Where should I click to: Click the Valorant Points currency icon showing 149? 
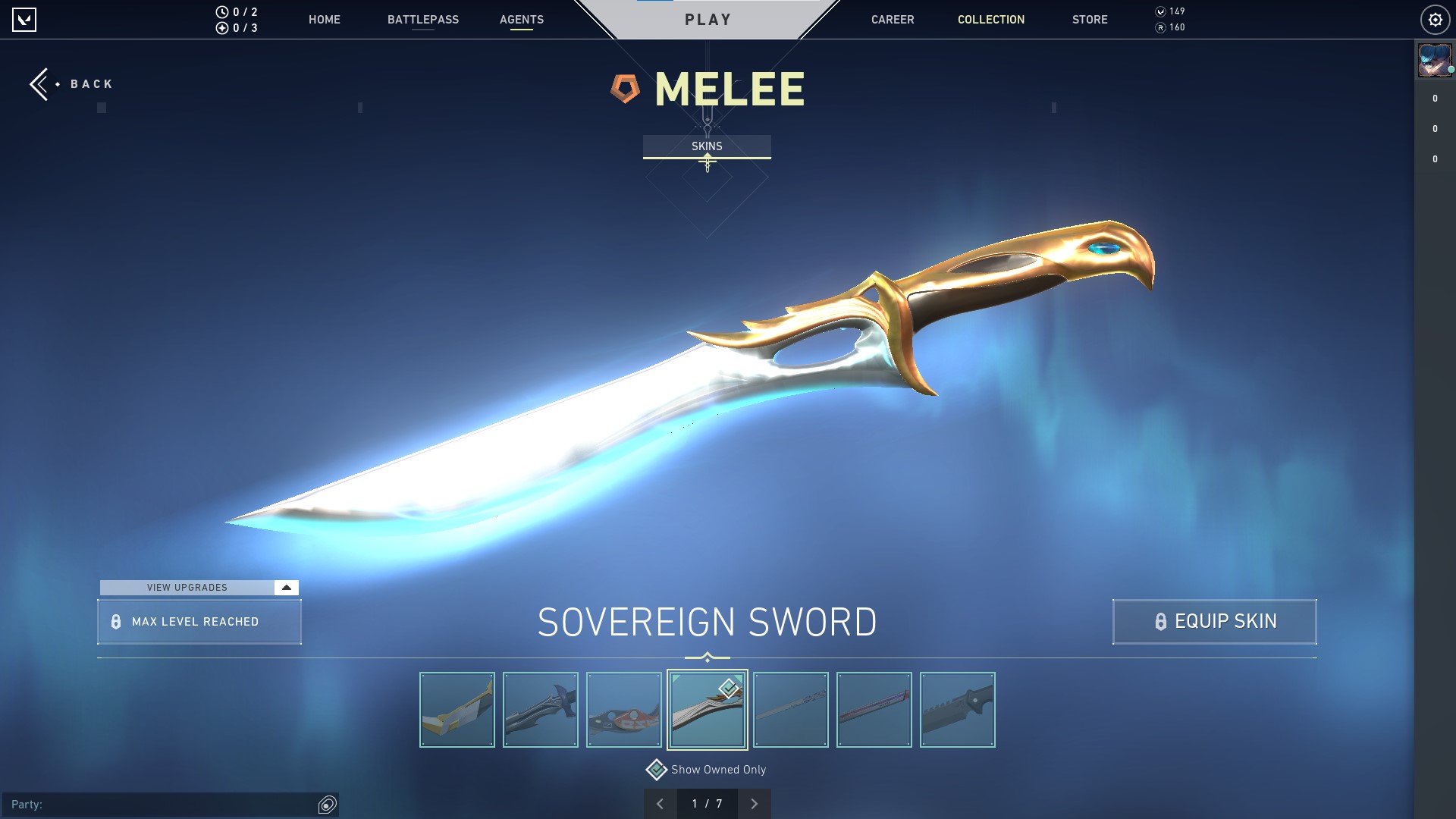pos(1159,11)
